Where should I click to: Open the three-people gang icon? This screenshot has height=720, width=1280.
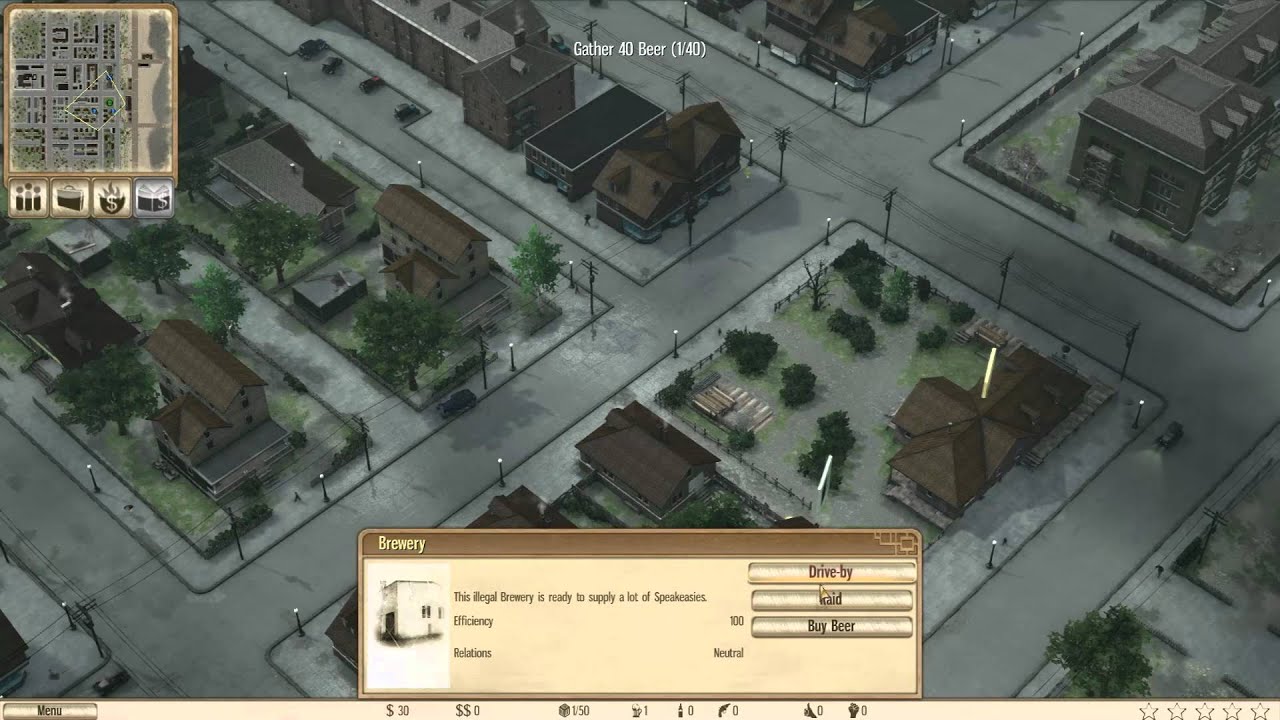click(x=29, y=198)
